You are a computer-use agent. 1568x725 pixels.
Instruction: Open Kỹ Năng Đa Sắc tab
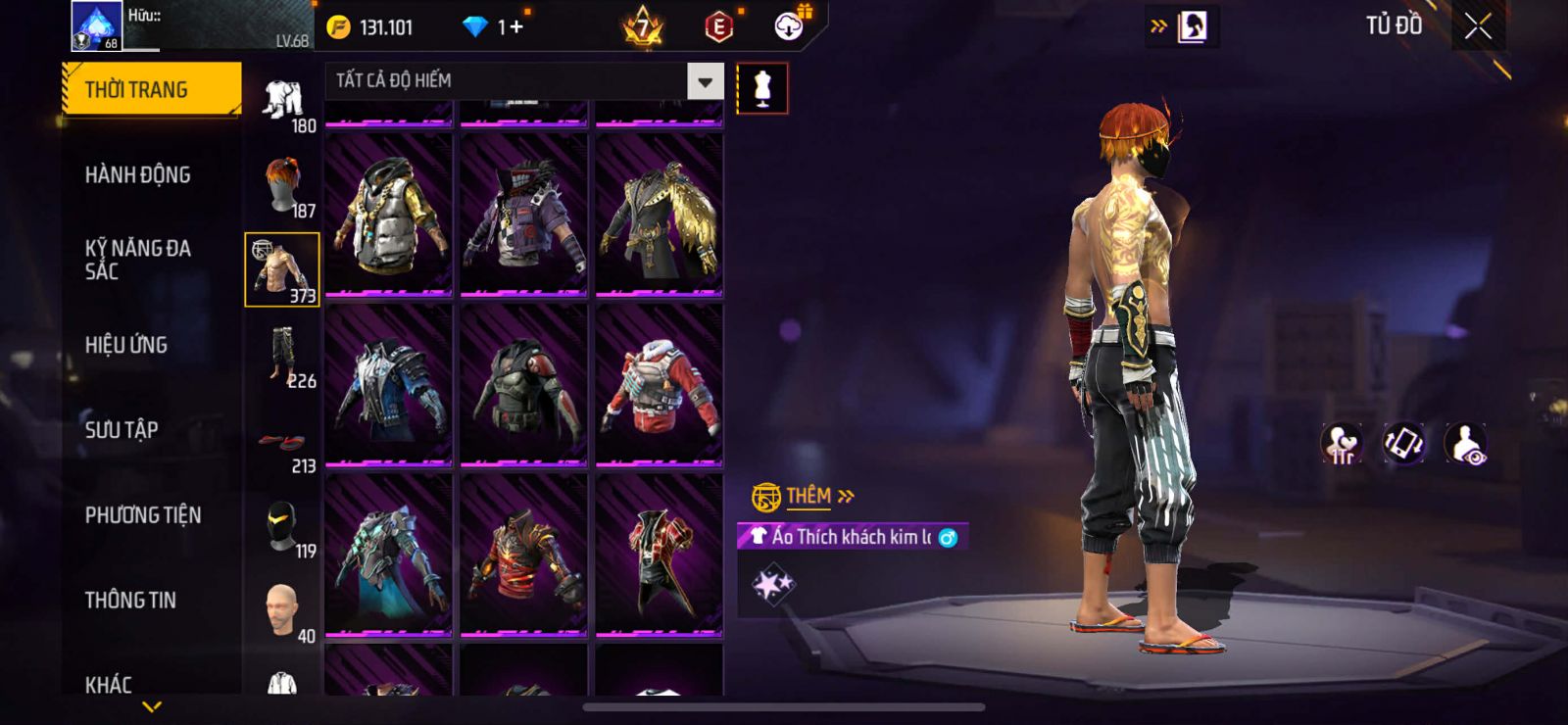coord(138,260)
